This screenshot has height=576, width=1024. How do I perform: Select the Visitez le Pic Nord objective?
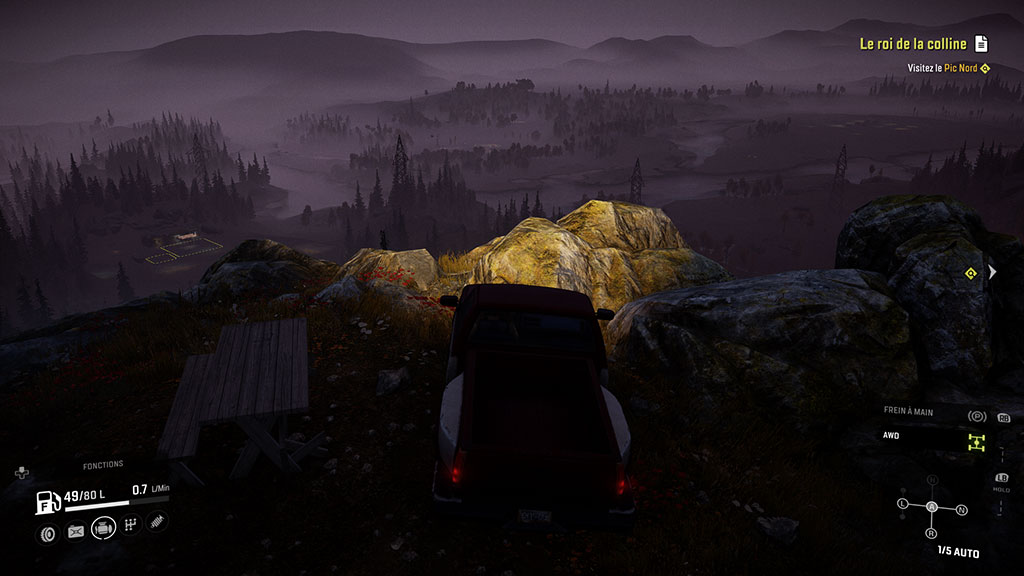(x=942, y=68)
